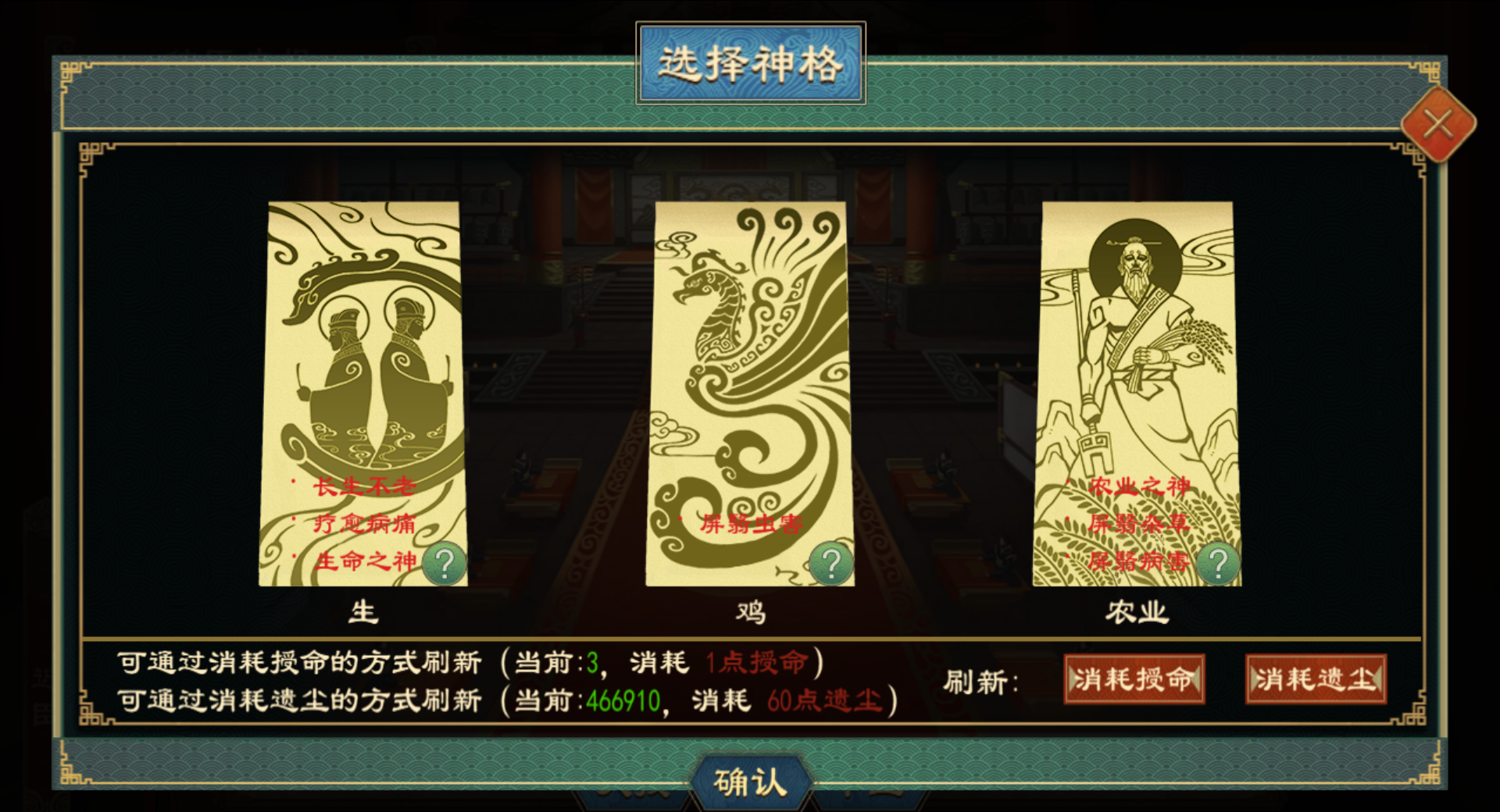Screen dimensions: 1500x812
Task: Switch to the 生 card label
Action: coord(362,613)
